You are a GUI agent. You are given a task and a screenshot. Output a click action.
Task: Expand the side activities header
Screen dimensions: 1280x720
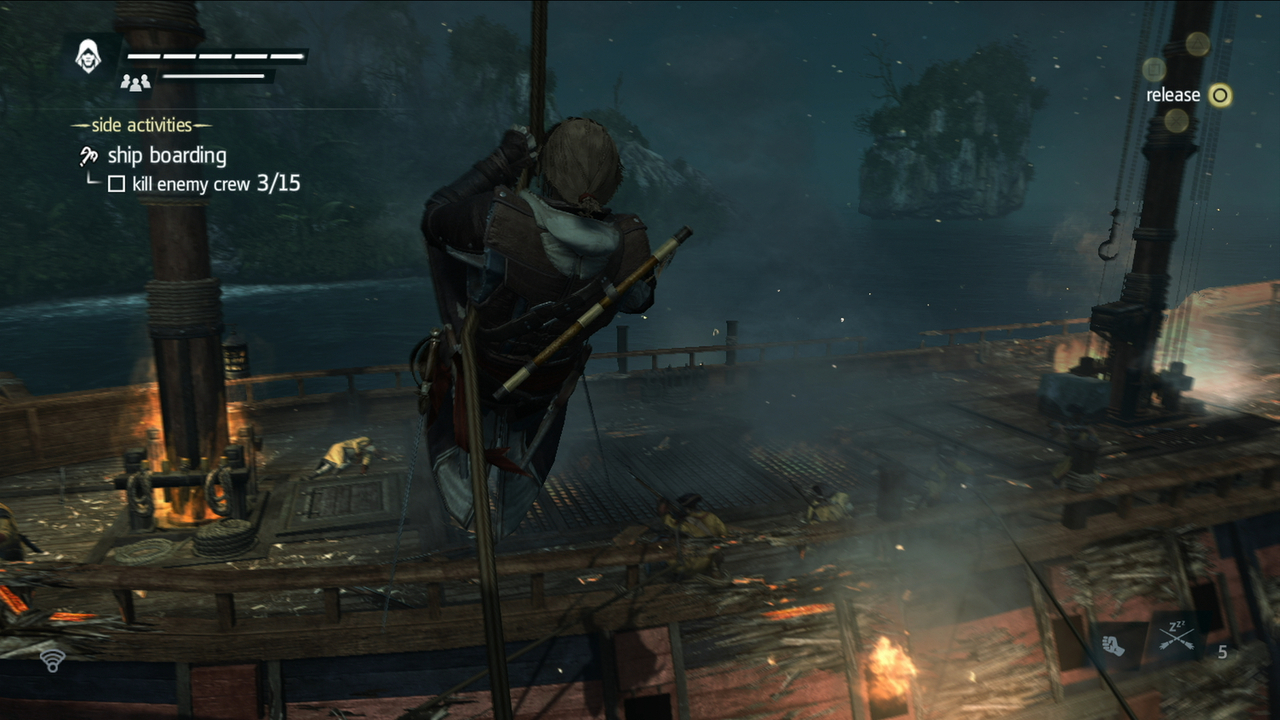pyautogui.click(x=141, y=125)
